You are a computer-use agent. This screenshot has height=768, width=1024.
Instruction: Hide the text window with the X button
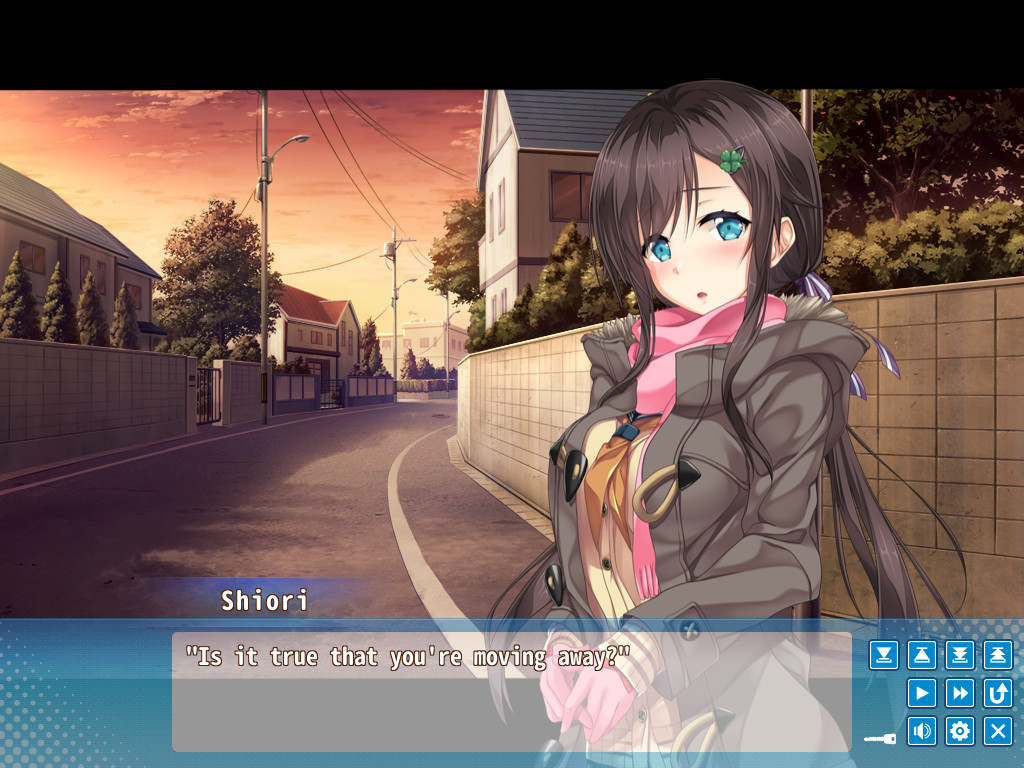click(x=998, y=731)
